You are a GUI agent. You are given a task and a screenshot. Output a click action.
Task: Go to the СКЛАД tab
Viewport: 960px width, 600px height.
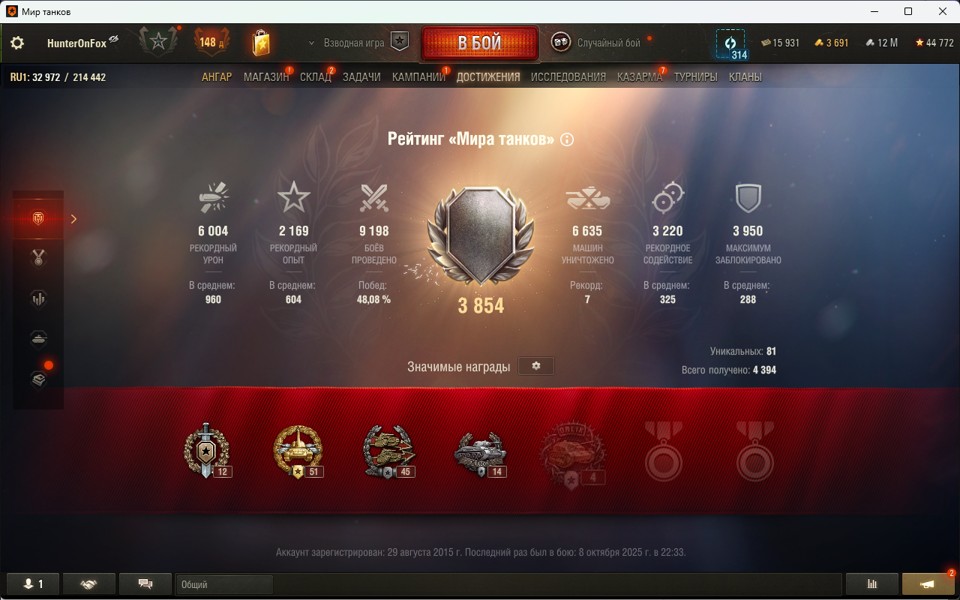(x=315, y=77)
